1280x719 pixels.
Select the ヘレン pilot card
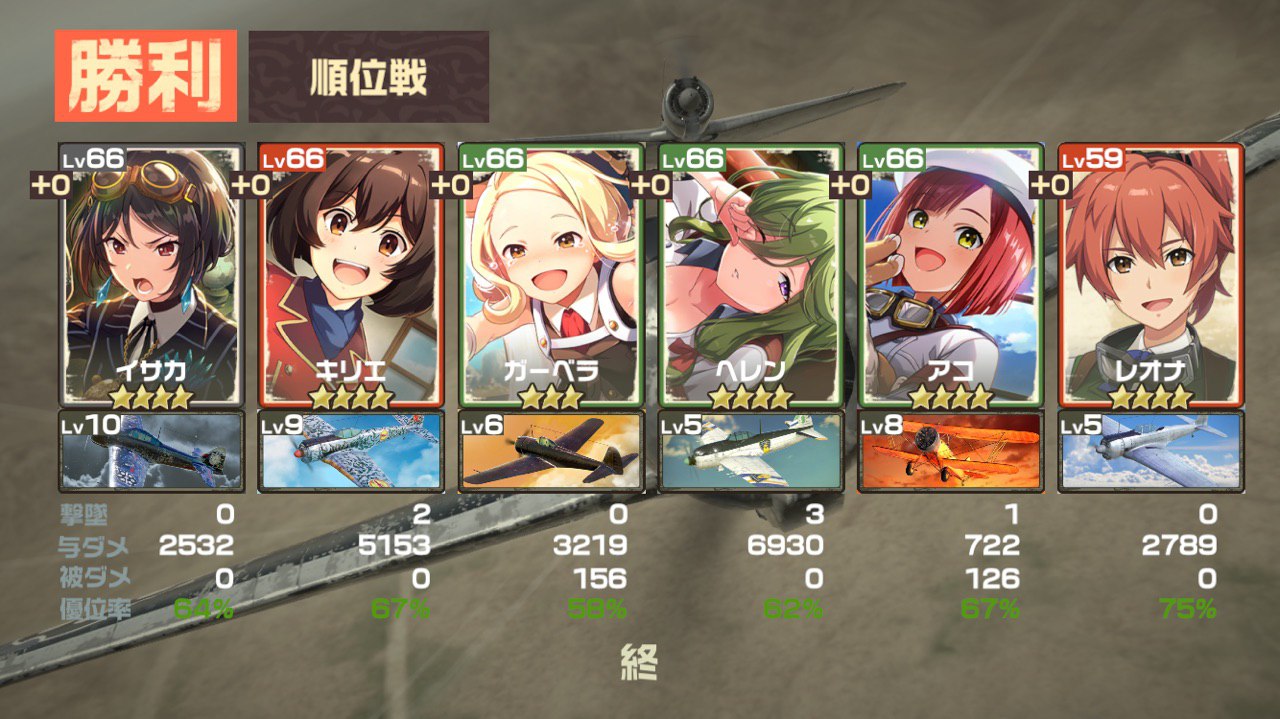tap(751, 275)
